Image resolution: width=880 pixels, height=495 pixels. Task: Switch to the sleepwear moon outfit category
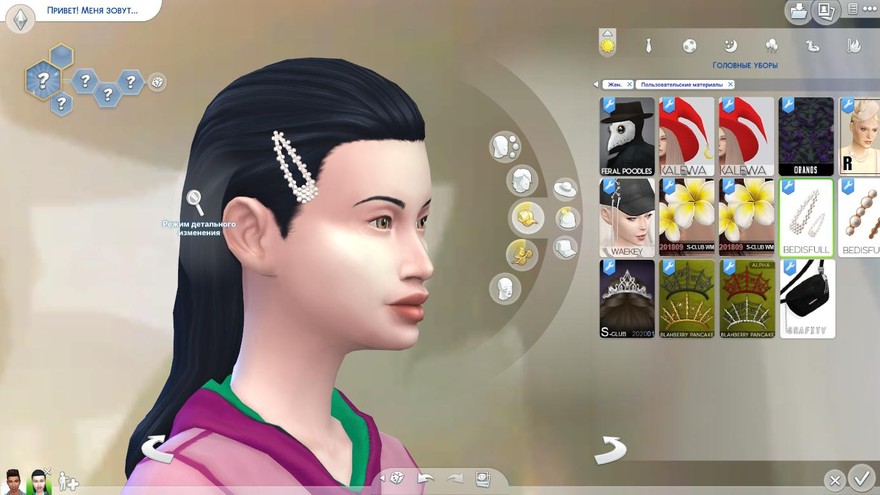pyautogui.click(x=730, y=45)
